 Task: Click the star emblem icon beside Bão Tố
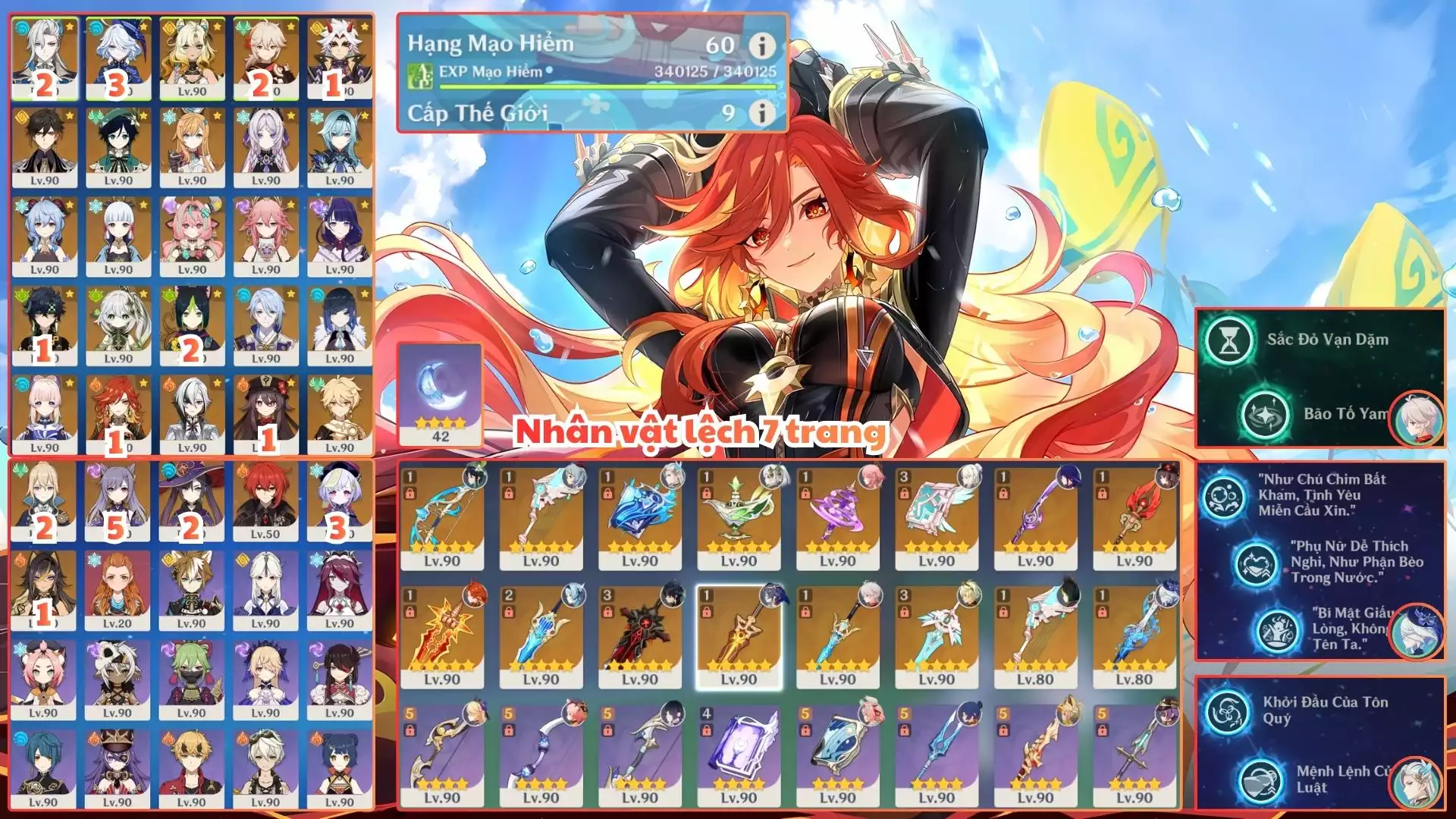coord(1264,414)
